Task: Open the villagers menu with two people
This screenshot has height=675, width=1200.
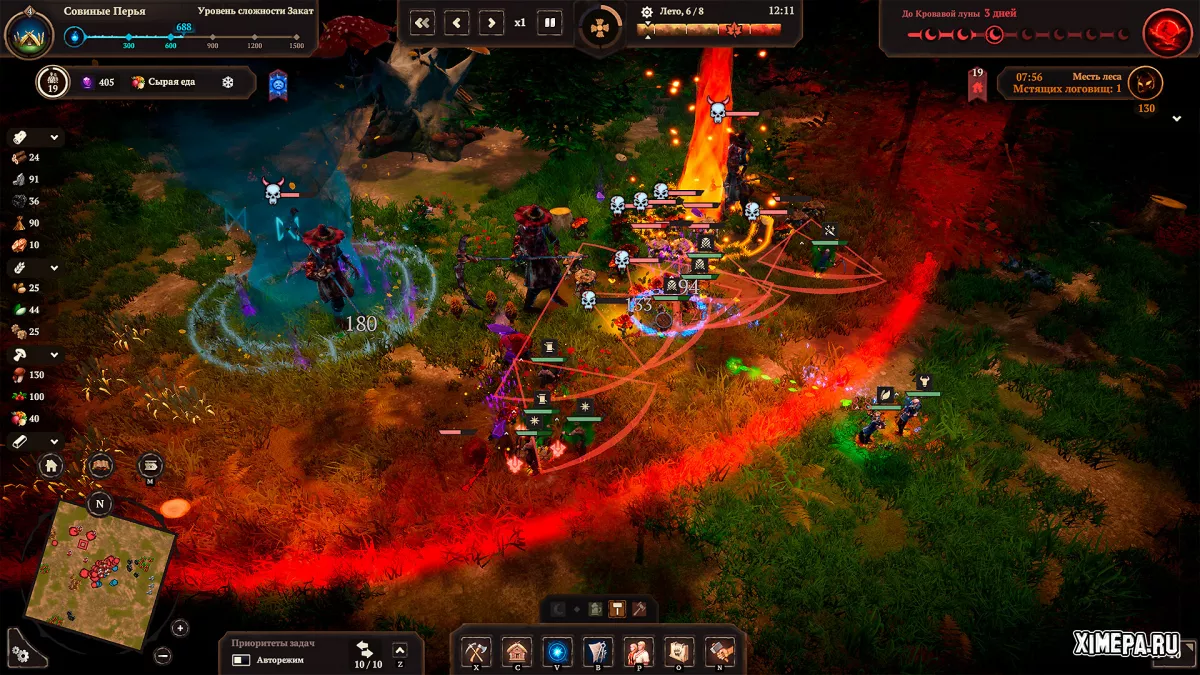Action: [x=638, y=651]
